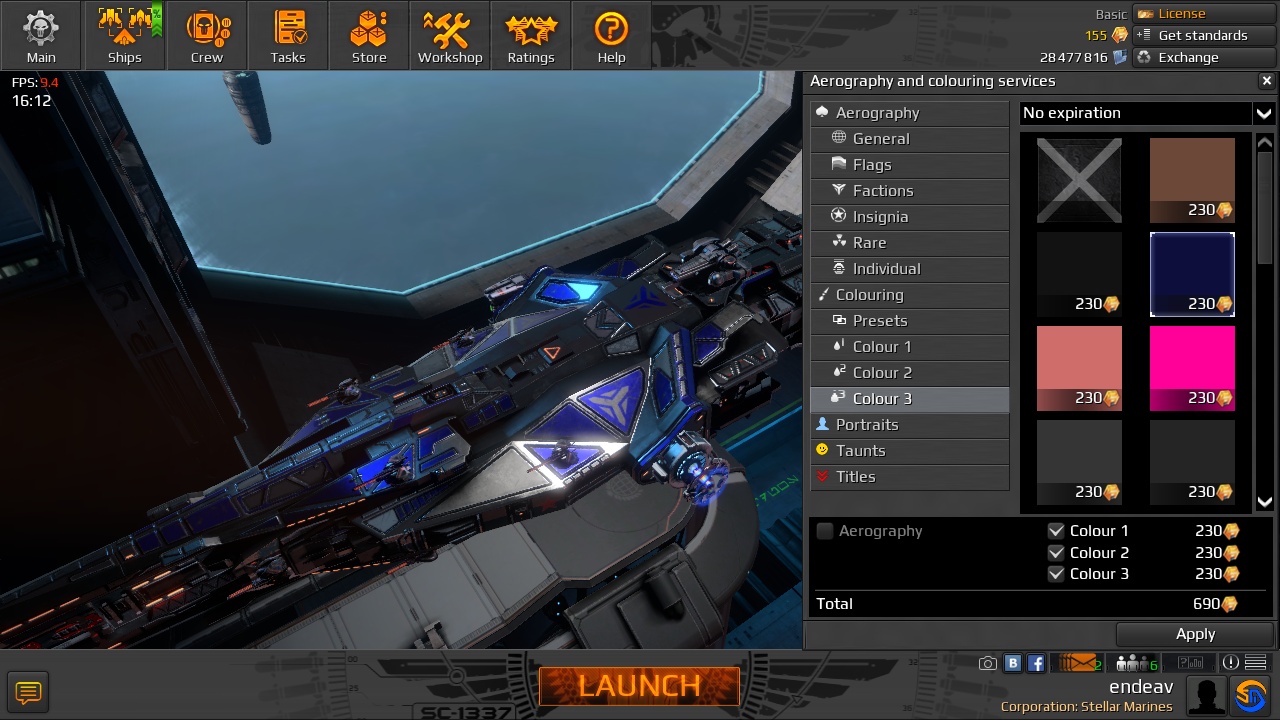The image size is (1280, 720).
Task: Open the VK social icon
Action: [x=1013, y=662]
